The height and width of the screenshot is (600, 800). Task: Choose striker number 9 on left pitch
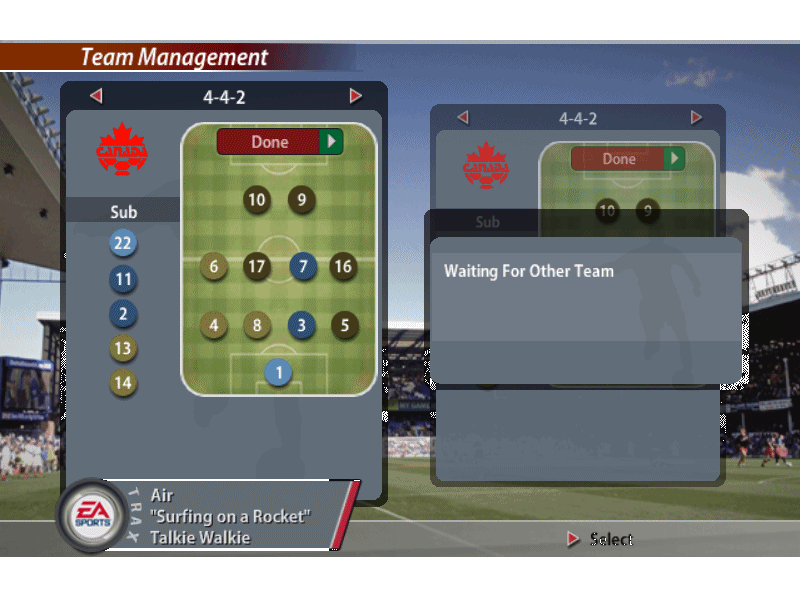click(x=302, y=200)
